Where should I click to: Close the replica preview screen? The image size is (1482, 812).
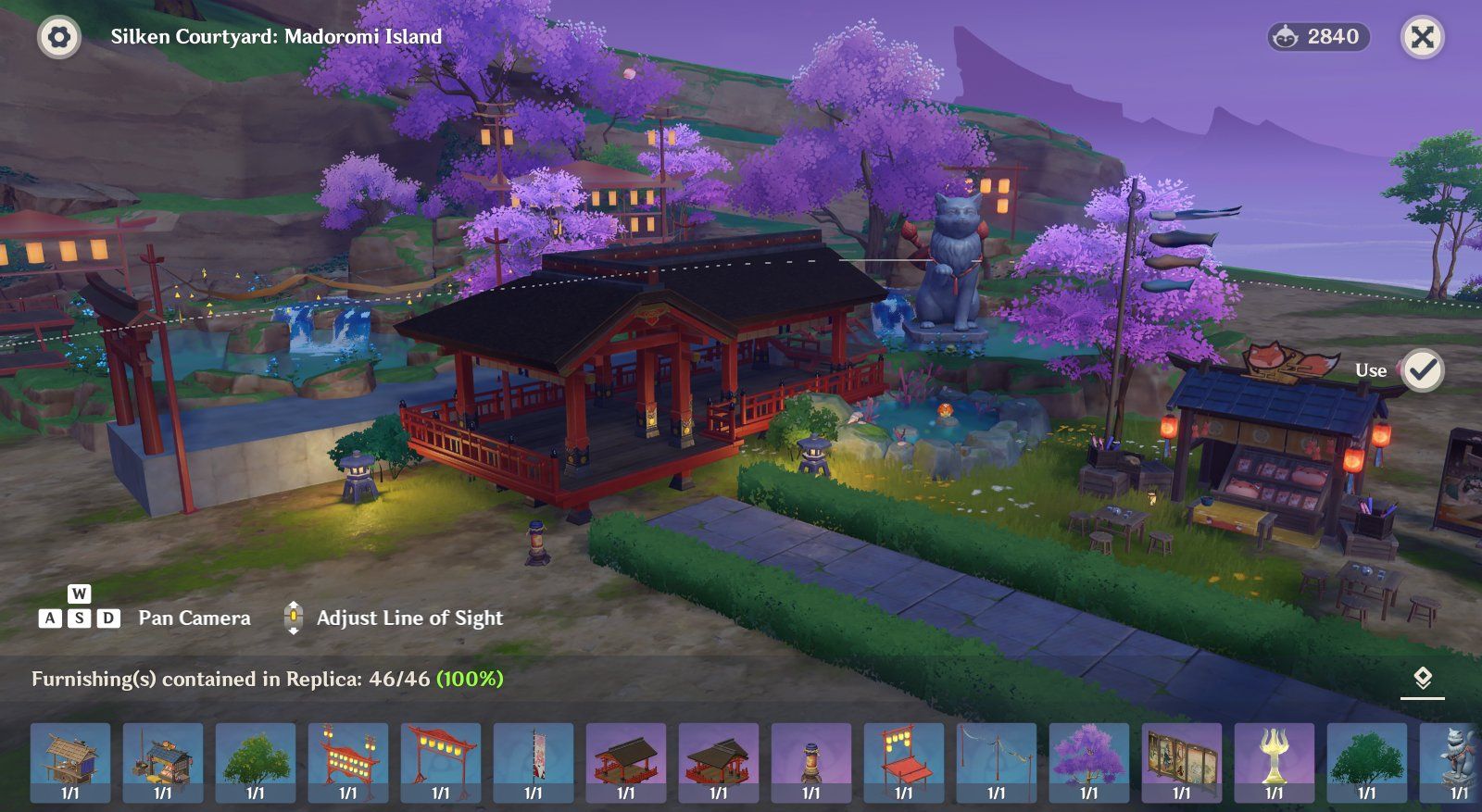tap(1422, 37)
